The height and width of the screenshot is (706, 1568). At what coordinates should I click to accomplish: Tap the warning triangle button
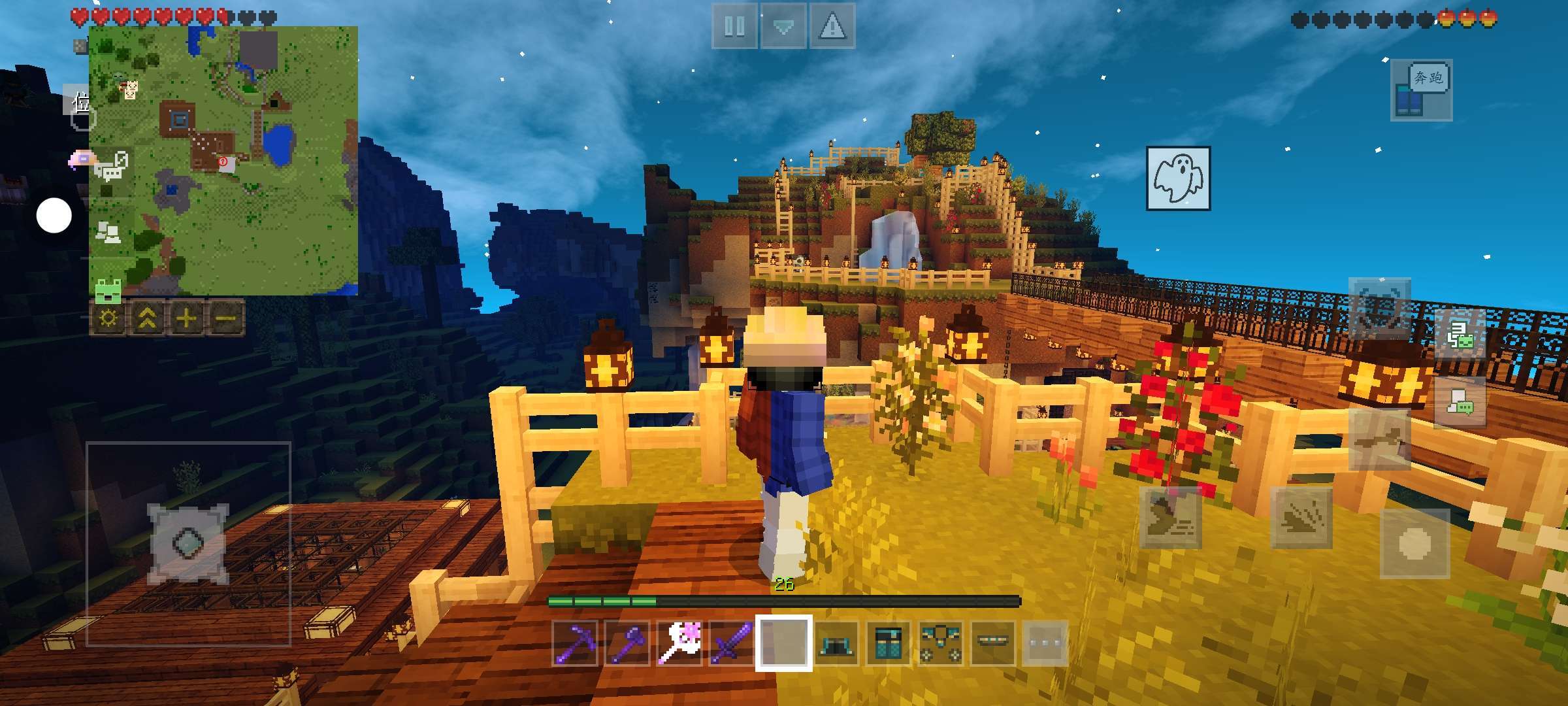point(832,27)
